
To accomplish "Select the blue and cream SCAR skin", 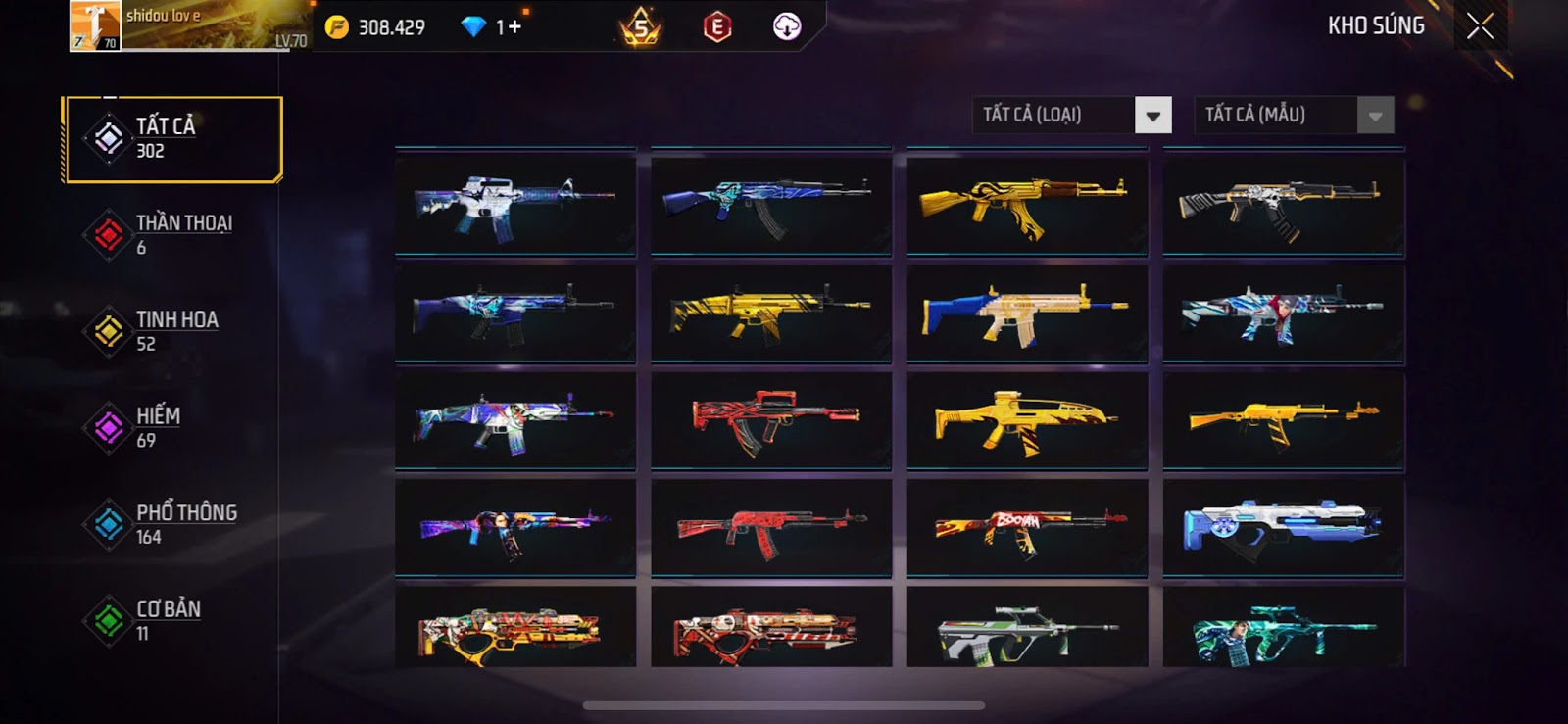I will 1026,314.
